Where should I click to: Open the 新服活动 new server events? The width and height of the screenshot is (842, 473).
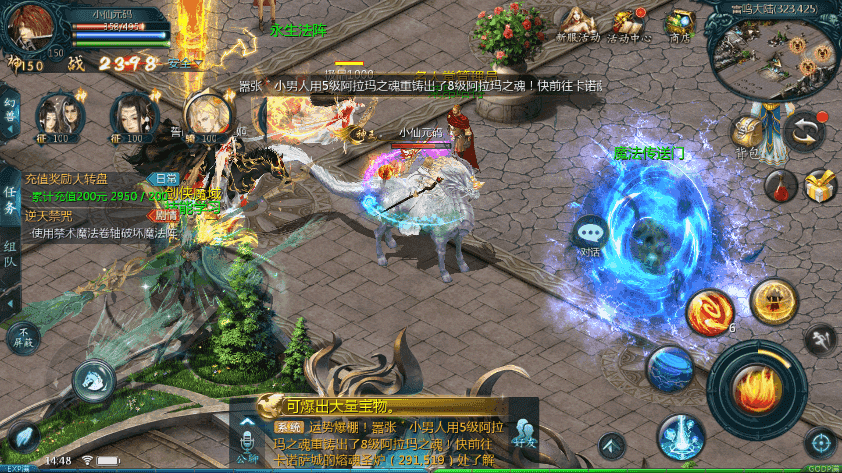tap(577, 23)
